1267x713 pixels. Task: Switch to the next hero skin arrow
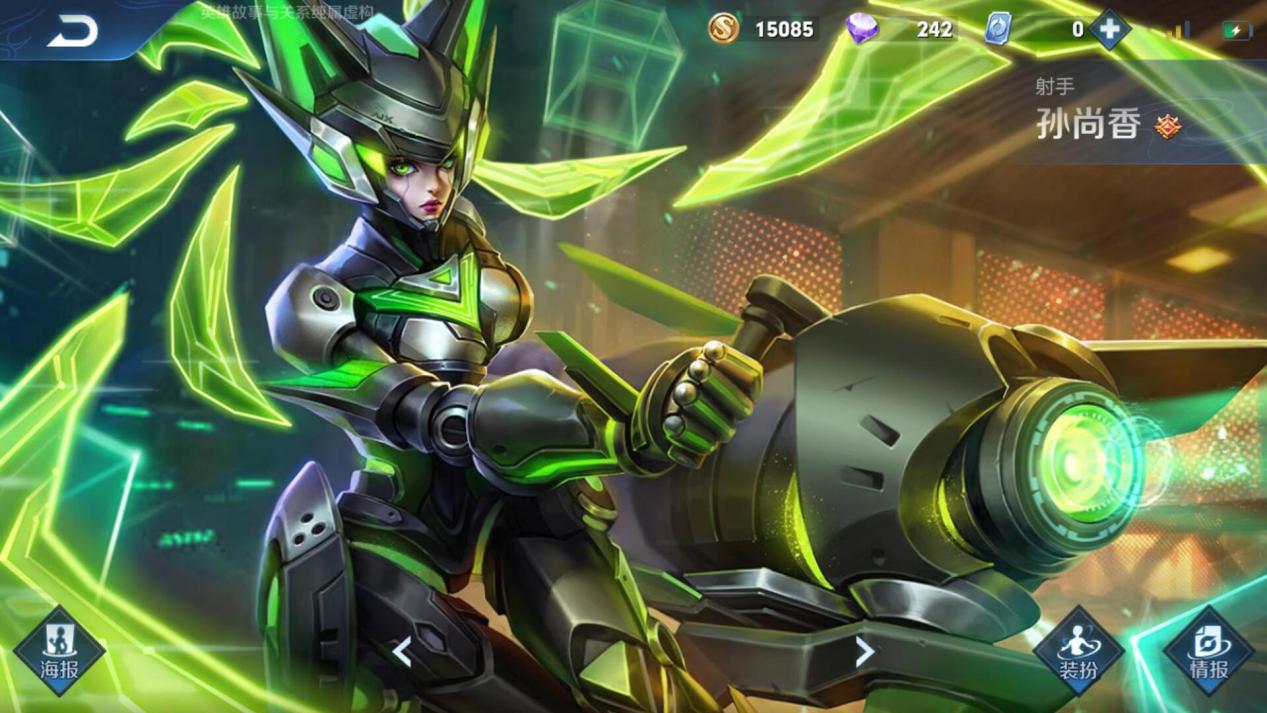point(865,652)
